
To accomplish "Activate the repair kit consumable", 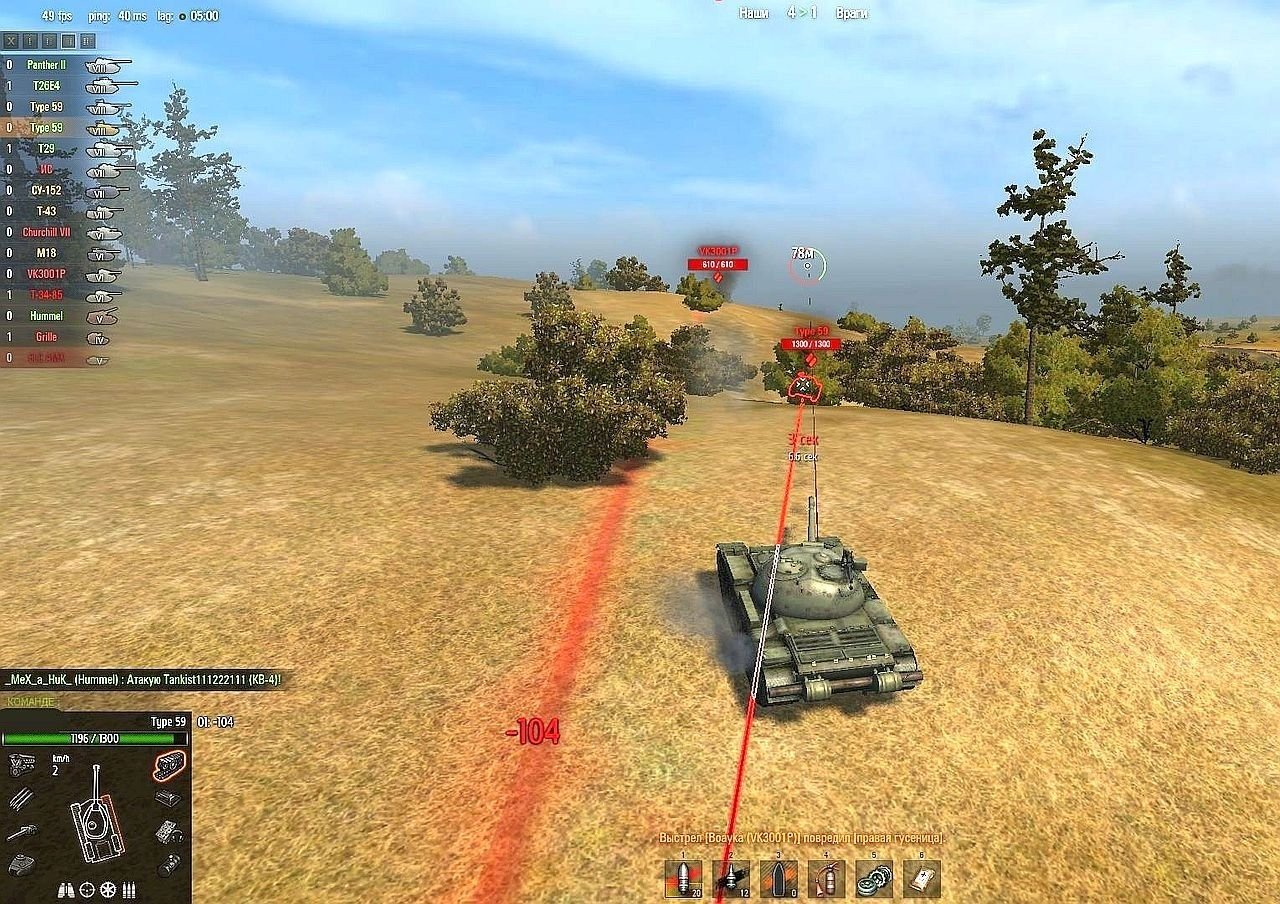I will click(x=874, y=879).
